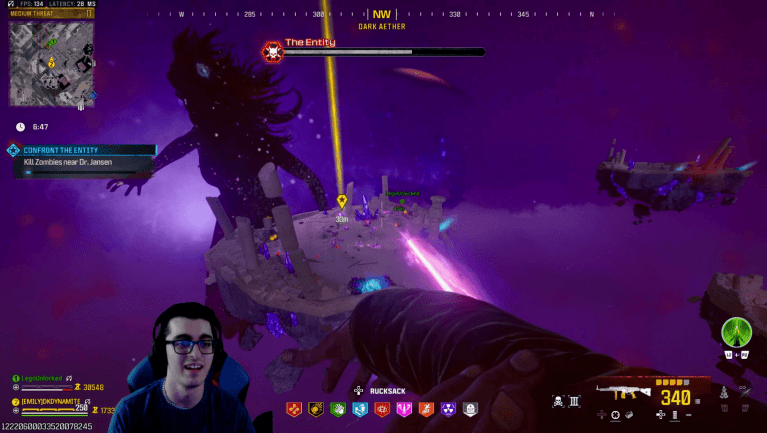Image resolution: width=767 pixels, height=433 pixels.
Task: Select the yellow-and-black perk icon
Action: [316, 409]
